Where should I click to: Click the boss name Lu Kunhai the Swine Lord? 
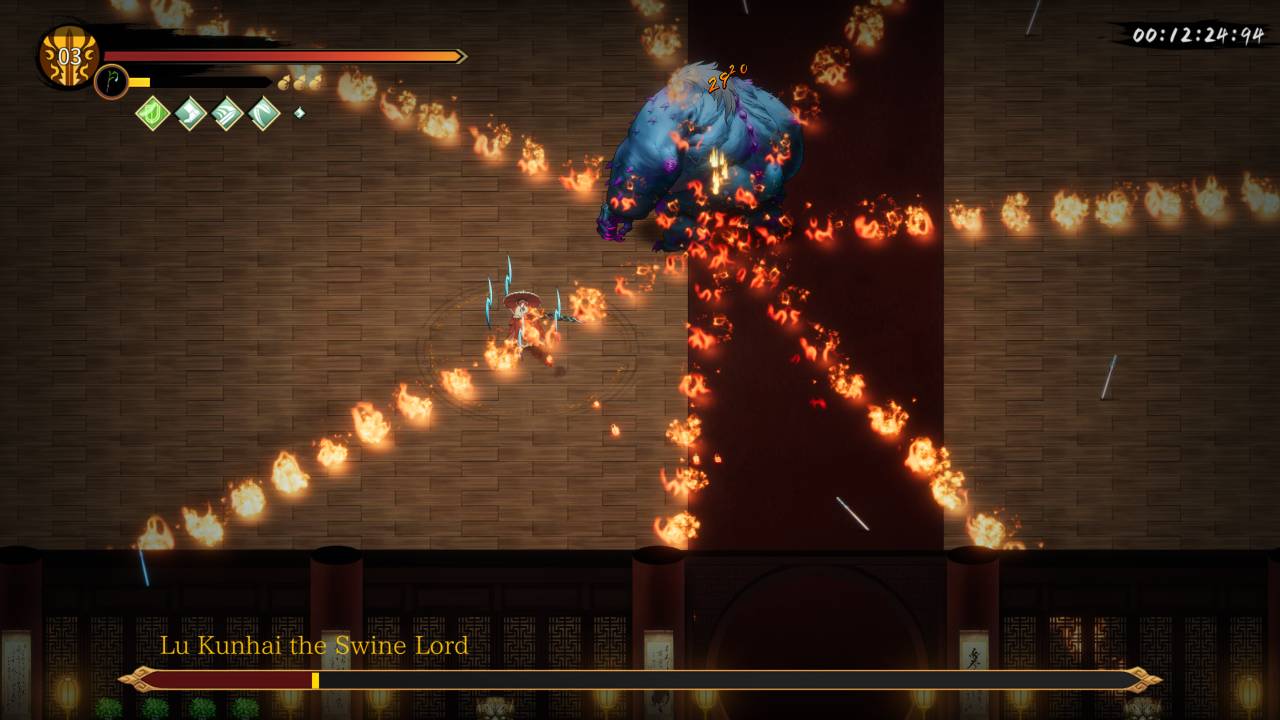pos(315,646)
